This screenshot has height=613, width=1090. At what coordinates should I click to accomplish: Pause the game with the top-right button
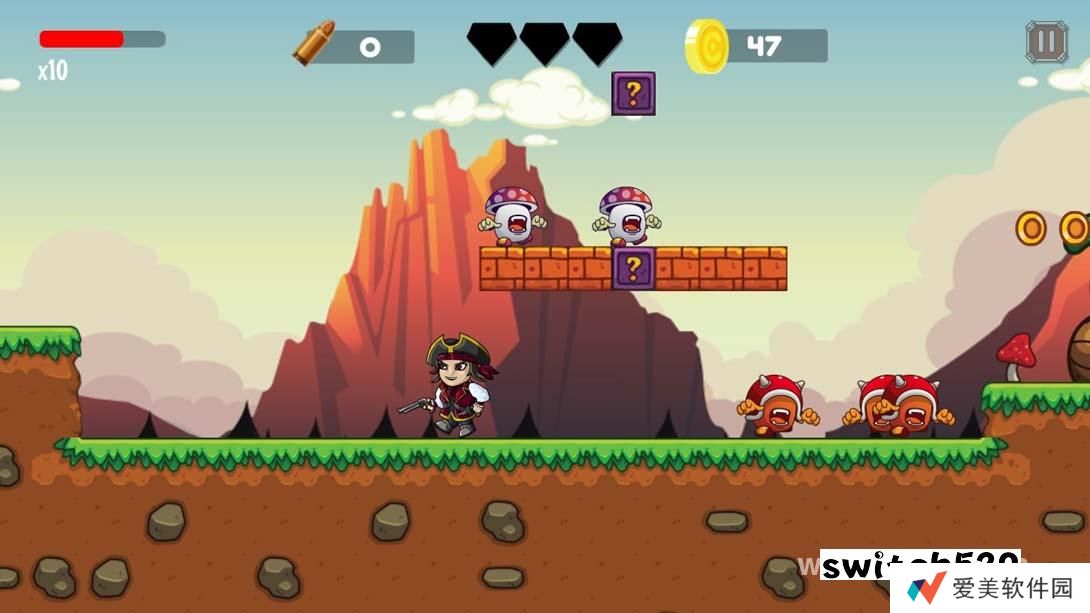[x=1046, y=43]
